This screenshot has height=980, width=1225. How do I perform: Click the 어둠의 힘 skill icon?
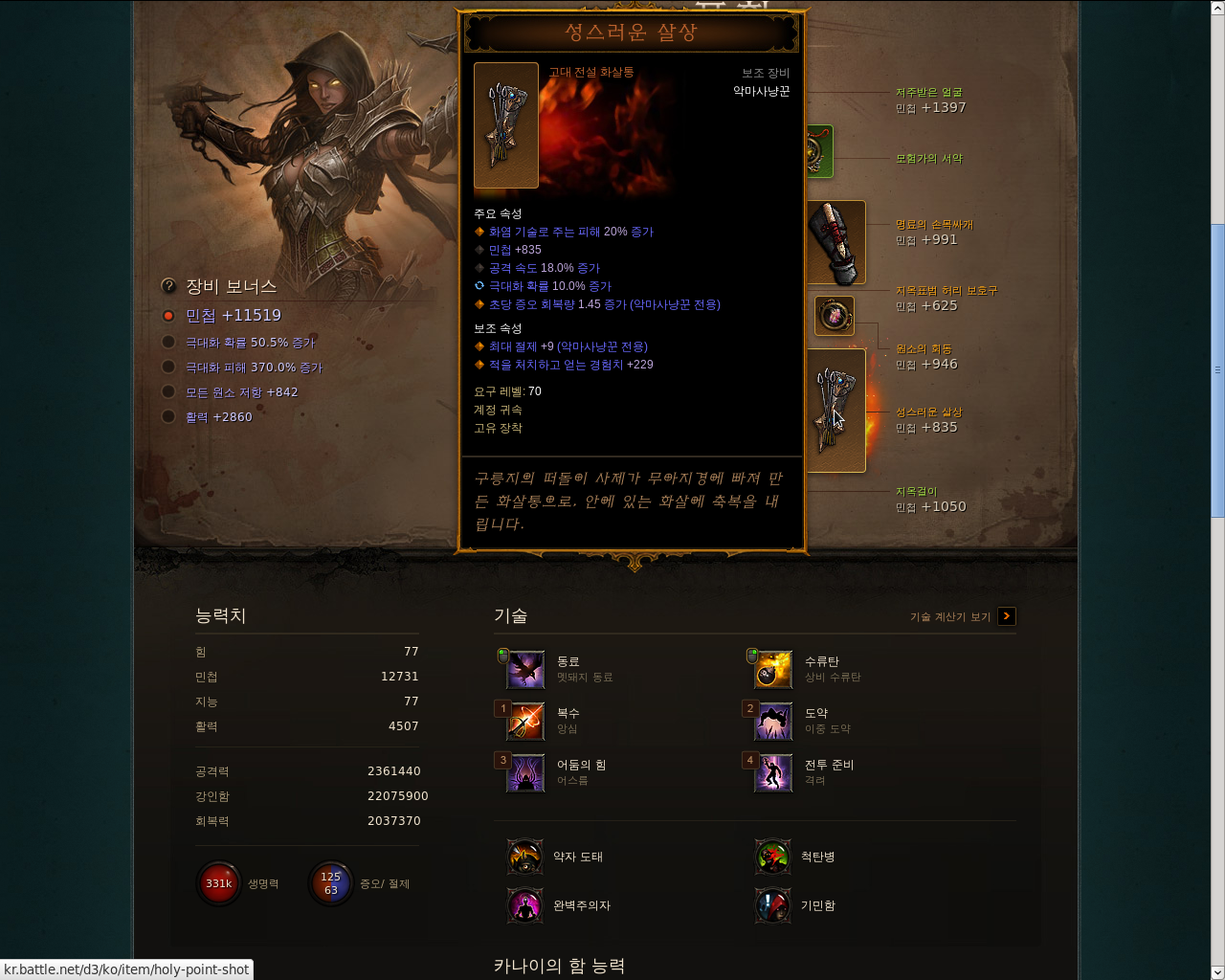[524, 773]
